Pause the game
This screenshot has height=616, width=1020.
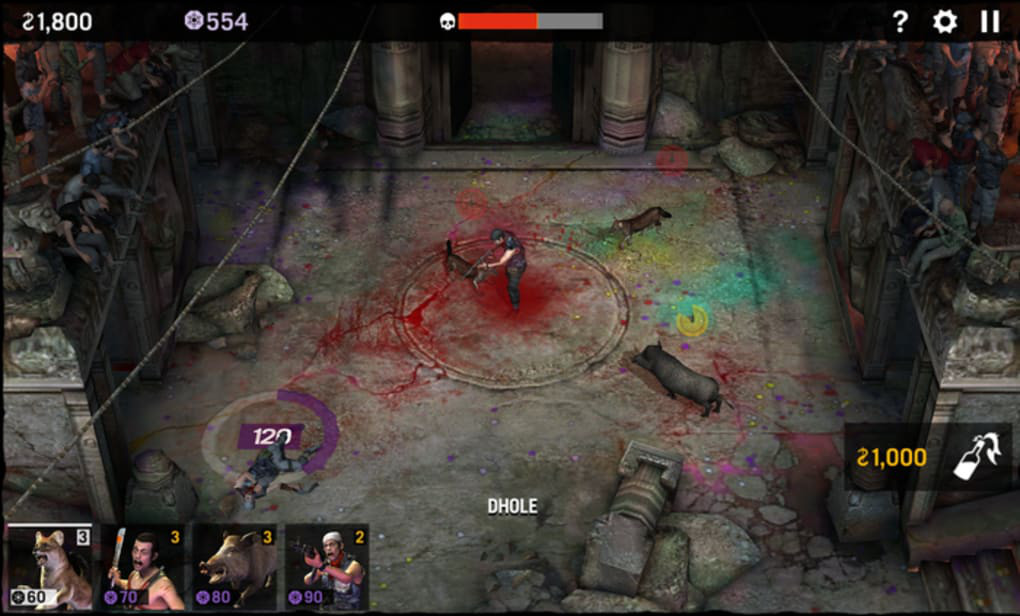[x=989, y=21]
